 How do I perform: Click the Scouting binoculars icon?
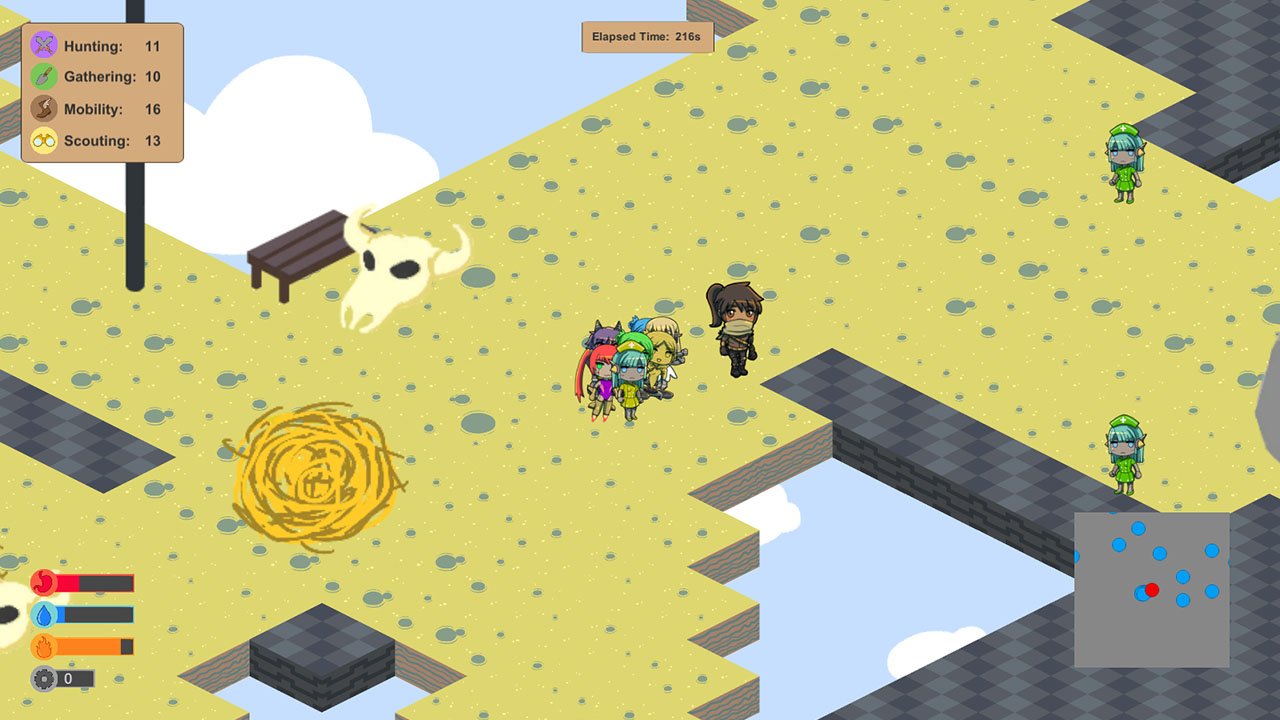pos(42,141)
